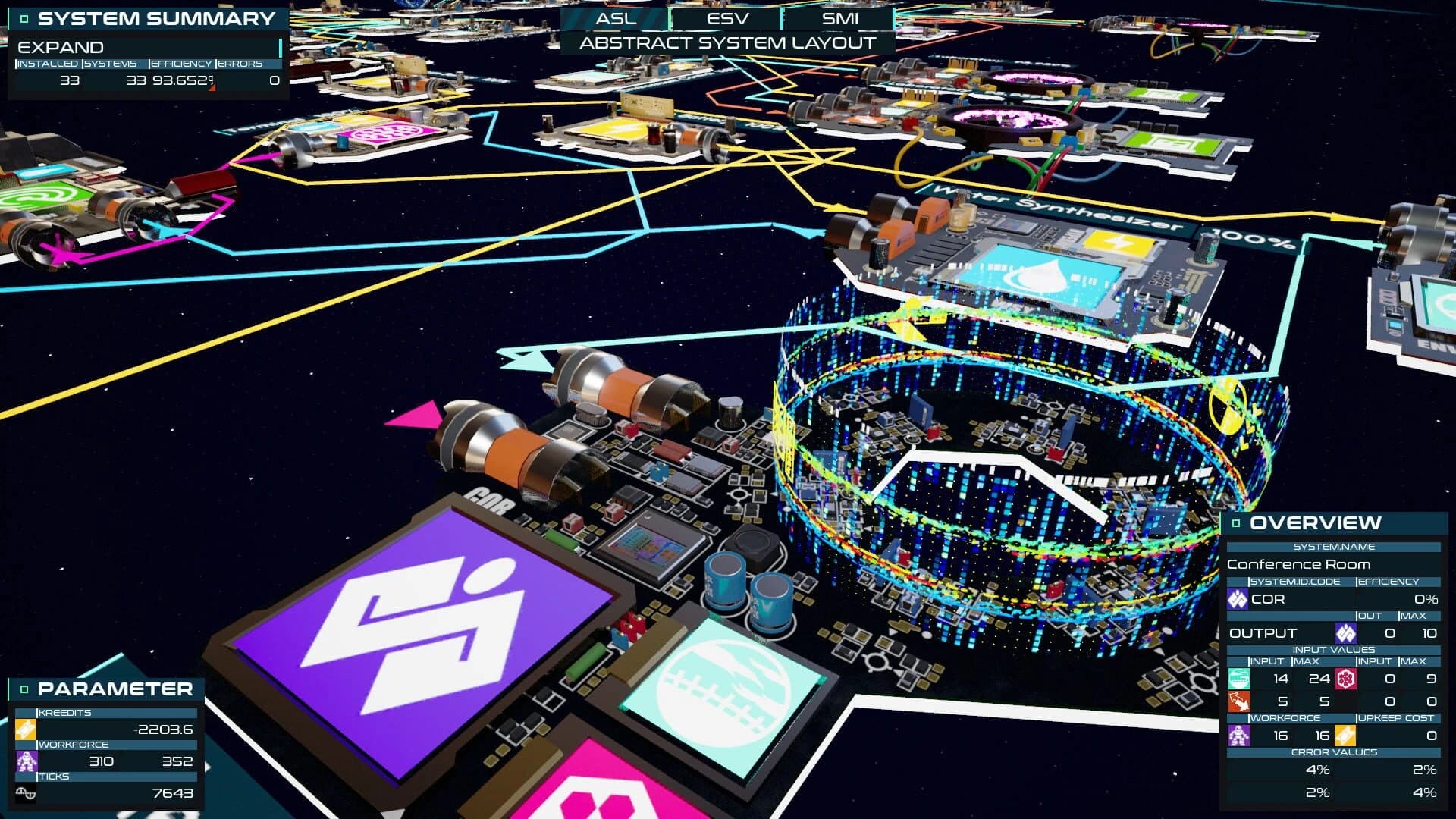The width and height of the screenshot is (1456, 819).
Task: Switch to the ESV tab
Action: pyautogui.click(x=728, y=18)
